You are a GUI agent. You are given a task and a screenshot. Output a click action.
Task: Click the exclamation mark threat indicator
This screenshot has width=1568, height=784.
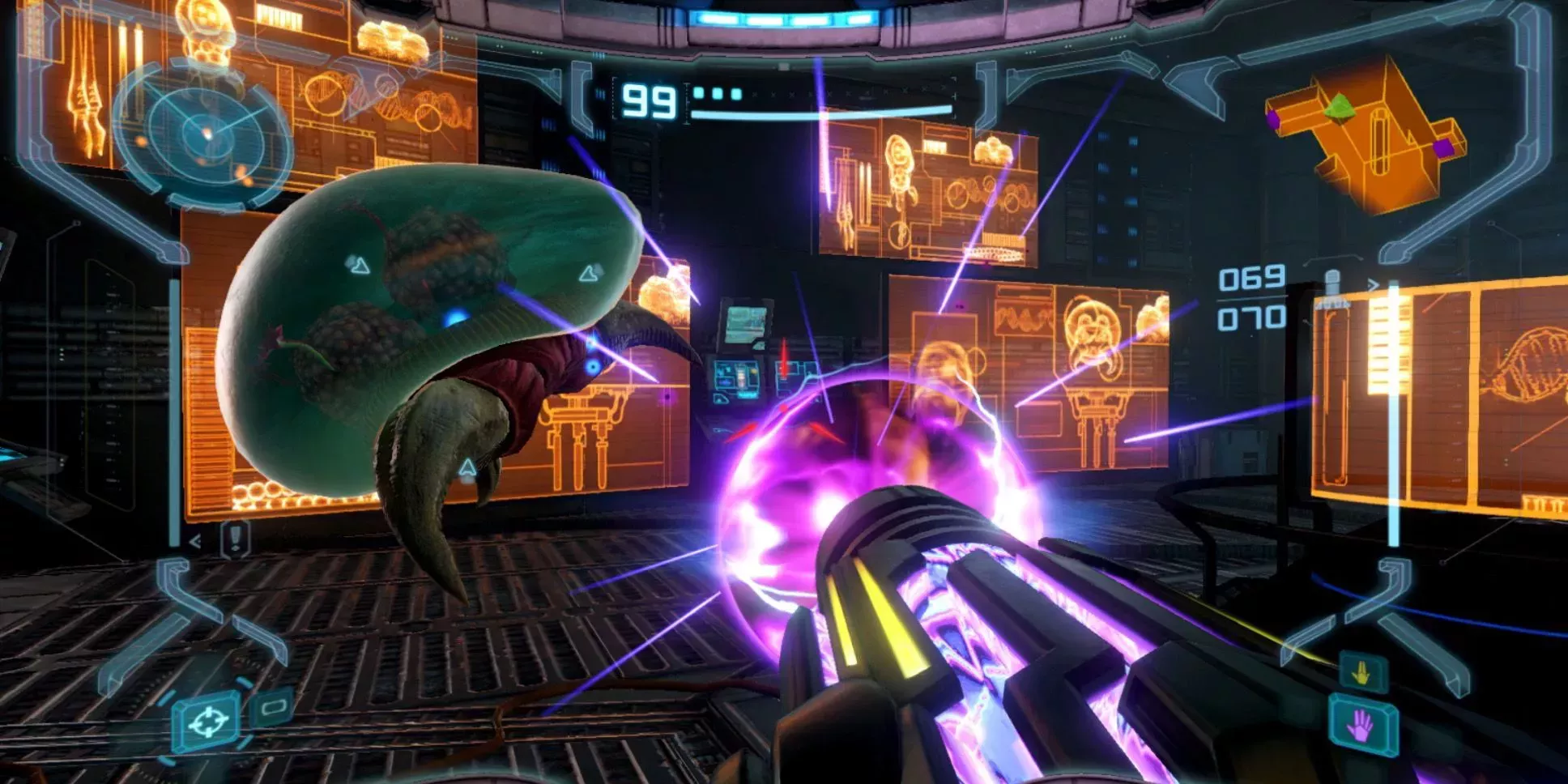235,538
